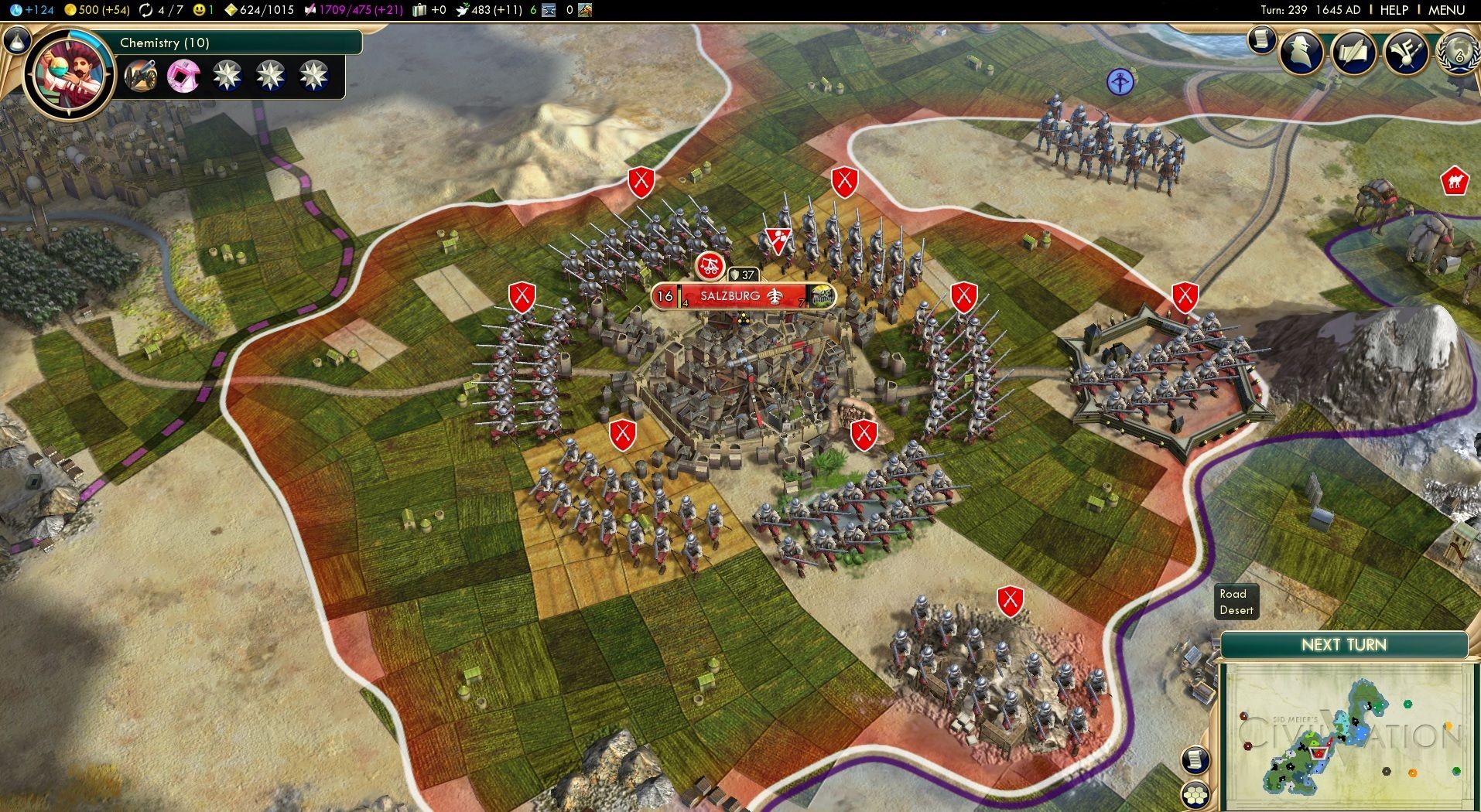
Task: Open the Great Works screen with quill-scroll icon
Action: coord(1355,51)
